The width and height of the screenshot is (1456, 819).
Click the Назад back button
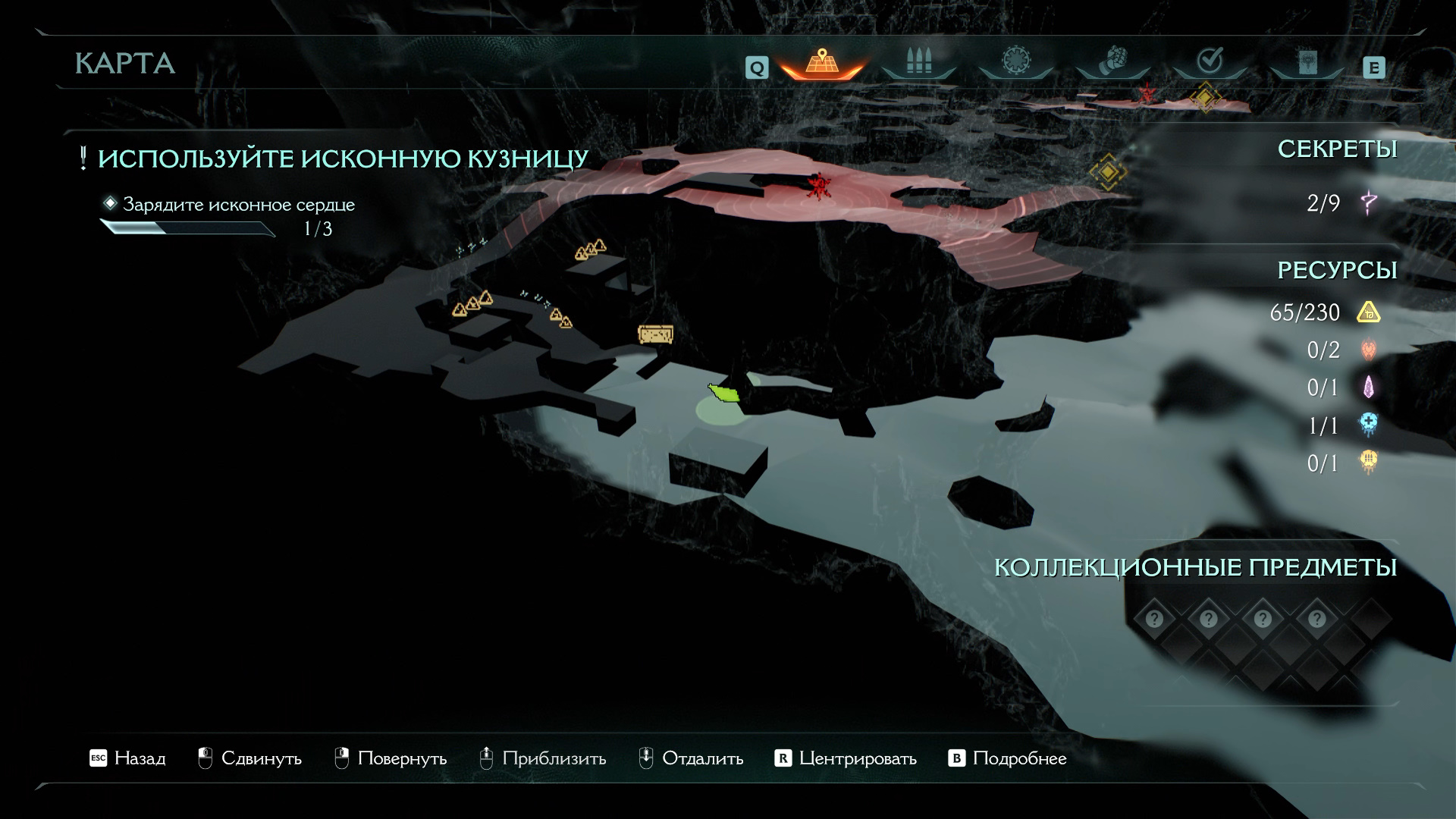pyautogui.click(x=127, y=758)
